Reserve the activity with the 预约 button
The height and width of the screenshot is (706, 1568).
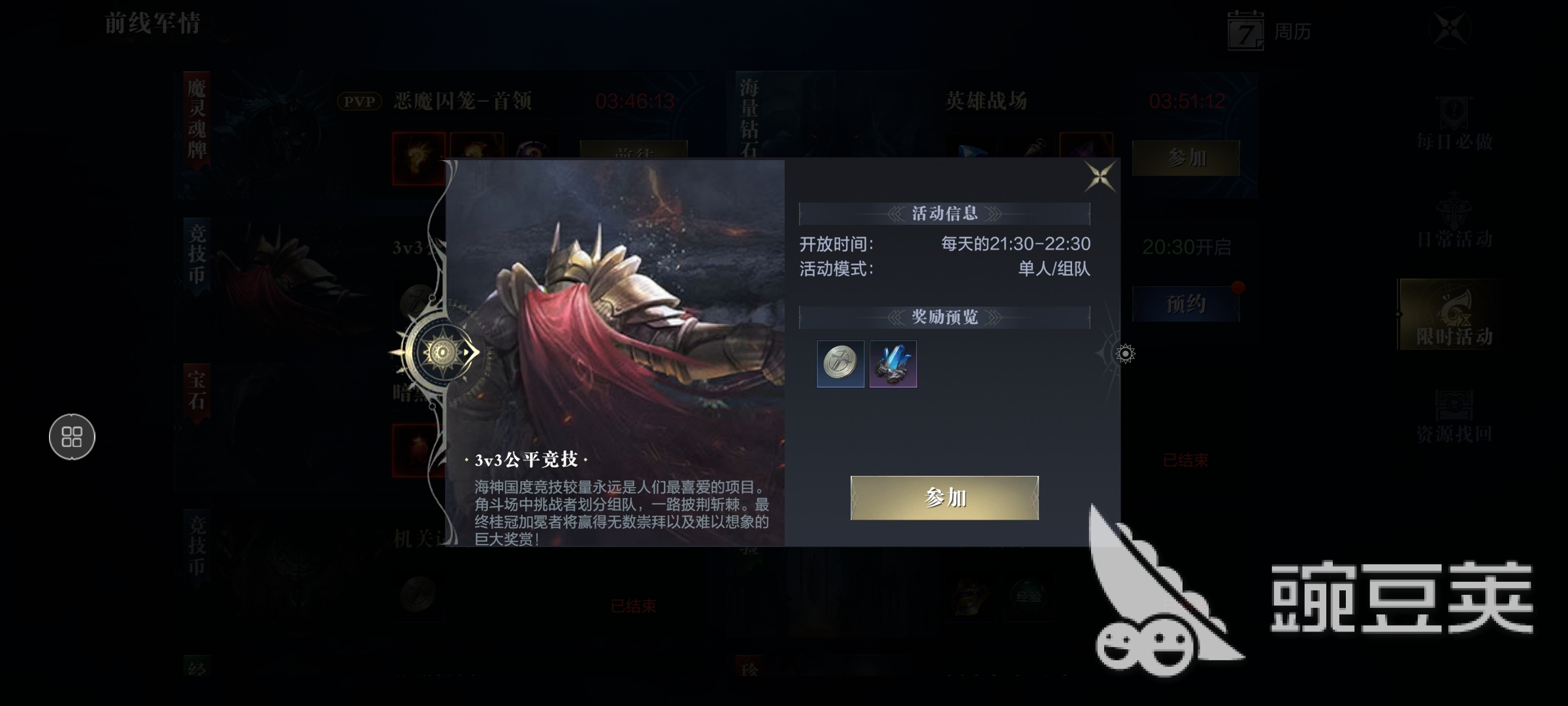pos(1185,304)
